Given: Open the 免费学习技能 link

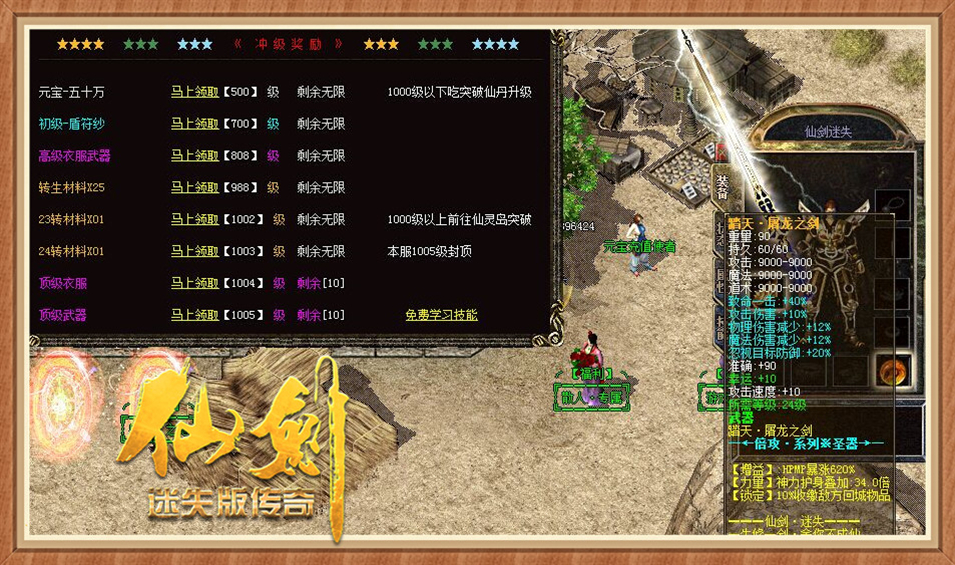Looking at the screenshot, I should 441,315.
